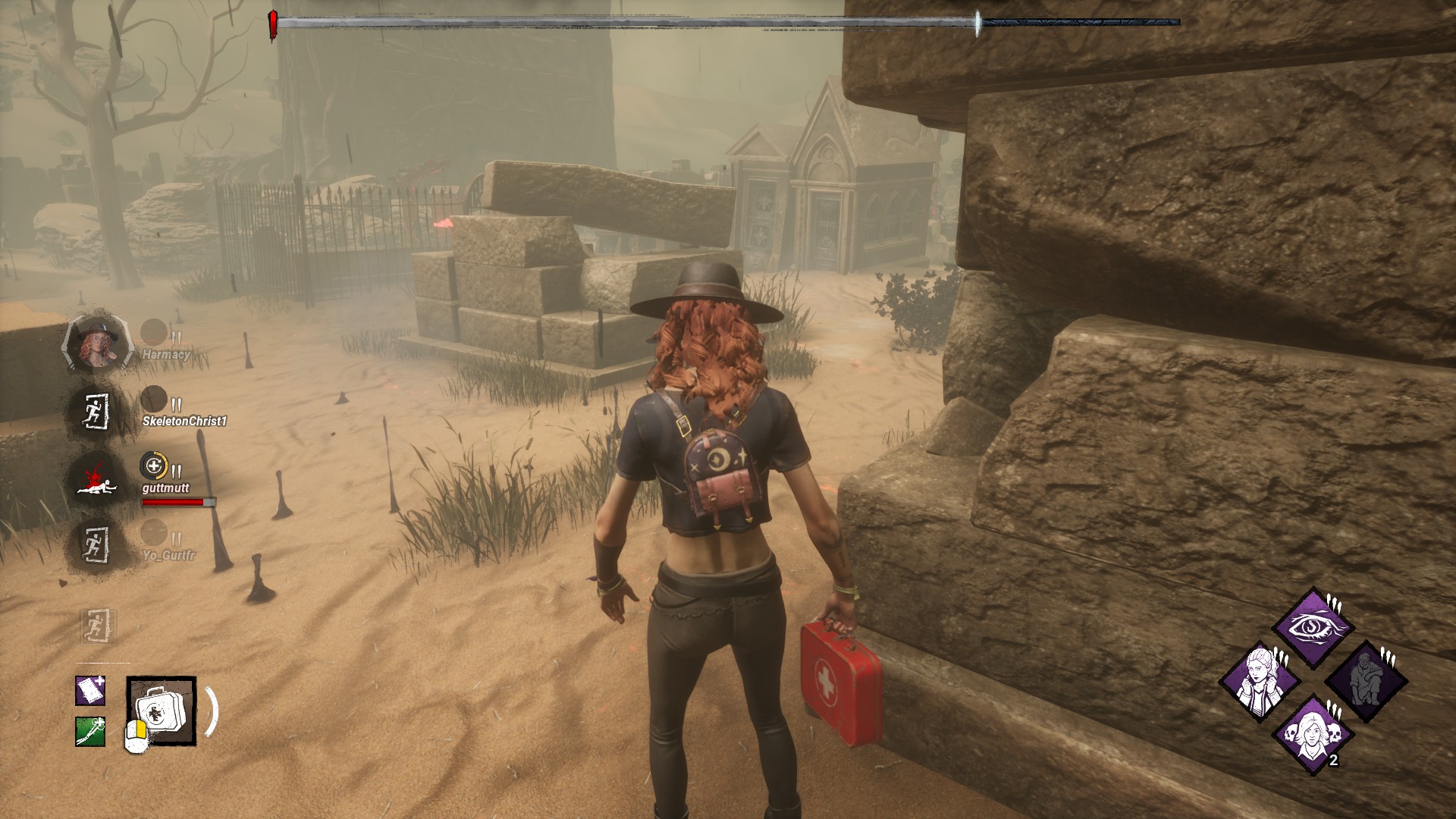The height and width of the screenshot is (819, 1456).
Task: Click Yo_Gurtfr's escaped status icon
Action: pyautogui.click(x=96, y=544)
